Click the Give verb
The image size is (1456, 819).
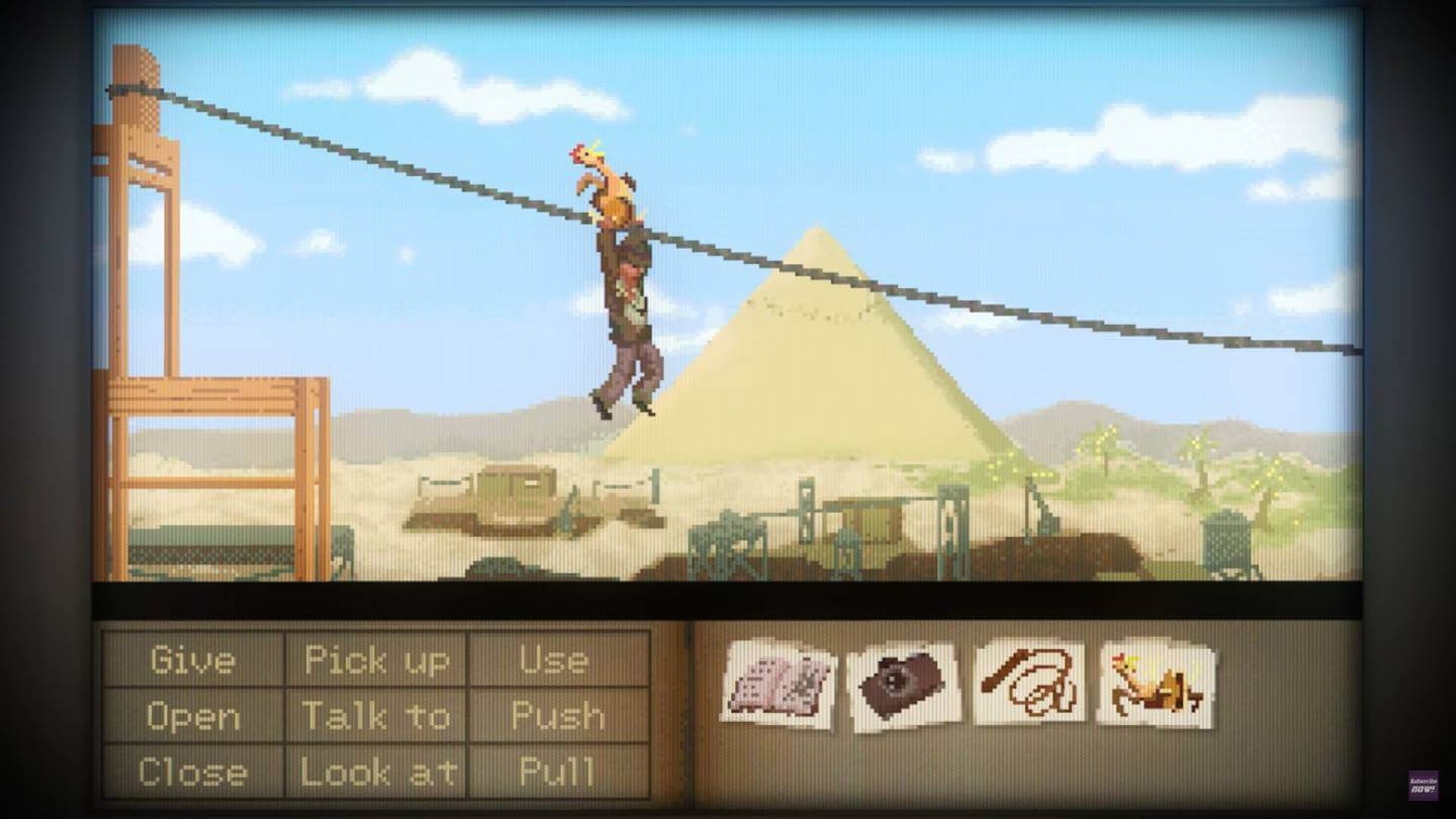[x=192, y=658]
